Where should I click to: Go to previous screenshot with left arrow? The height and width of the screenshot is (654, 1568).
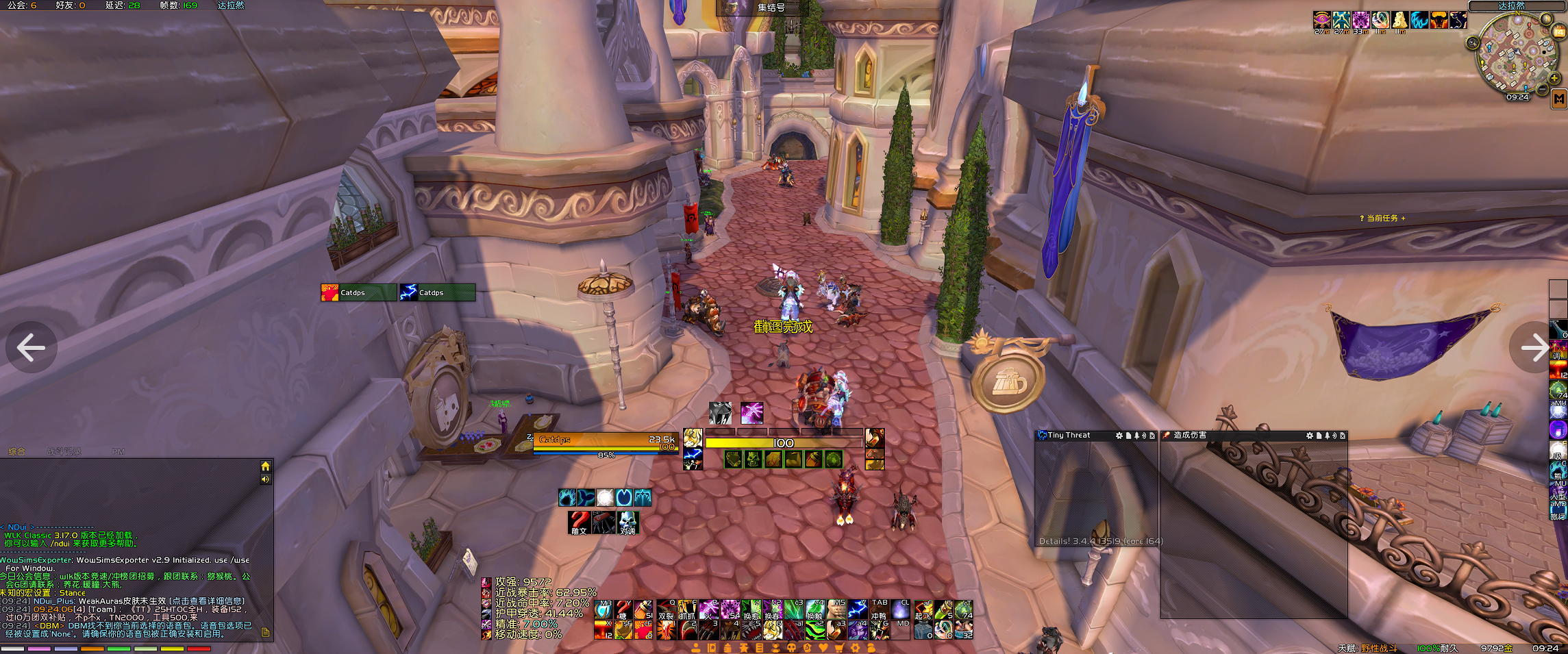(31, 347)
